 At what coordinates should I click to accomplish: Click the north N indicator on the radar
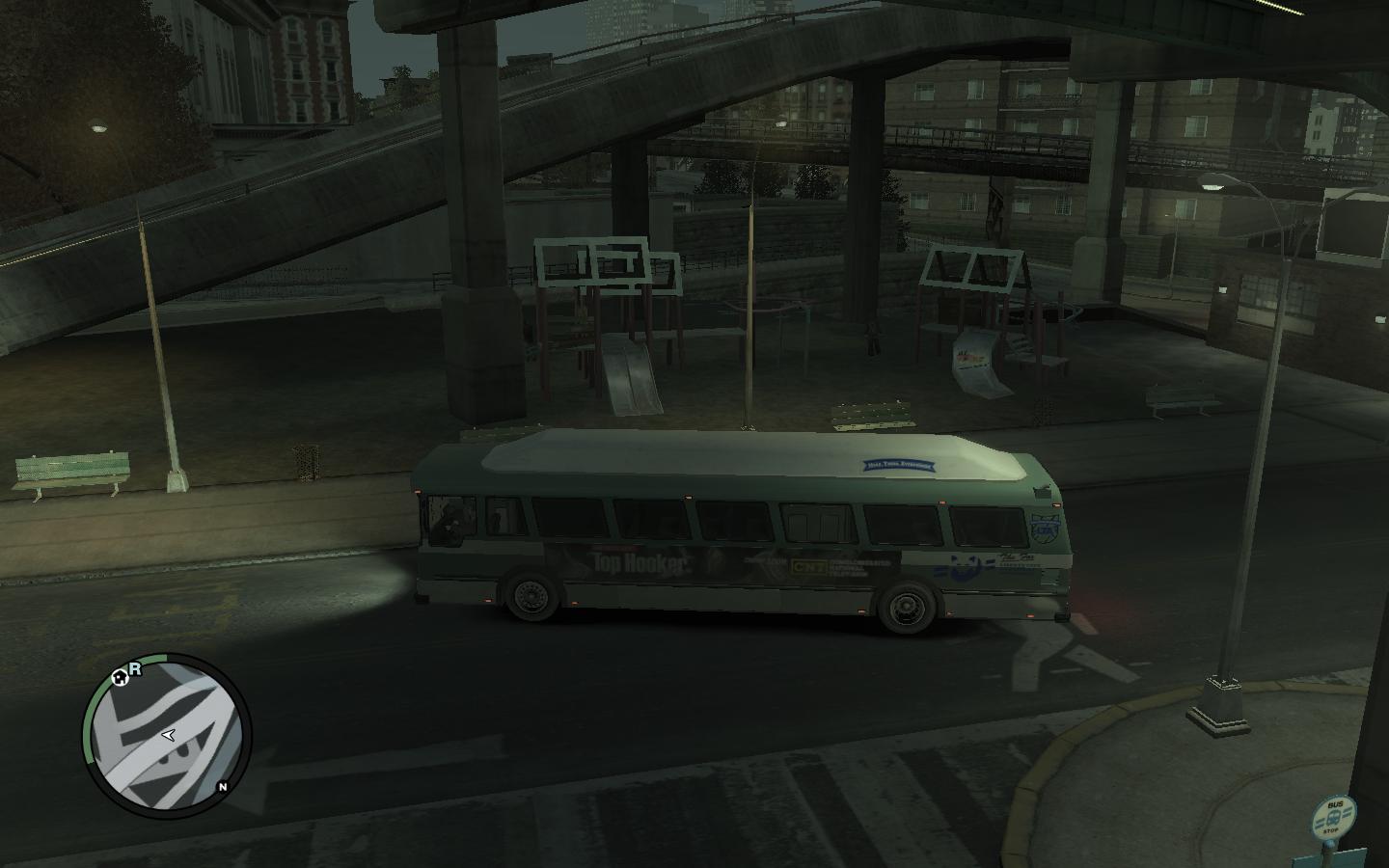point(223,786)
